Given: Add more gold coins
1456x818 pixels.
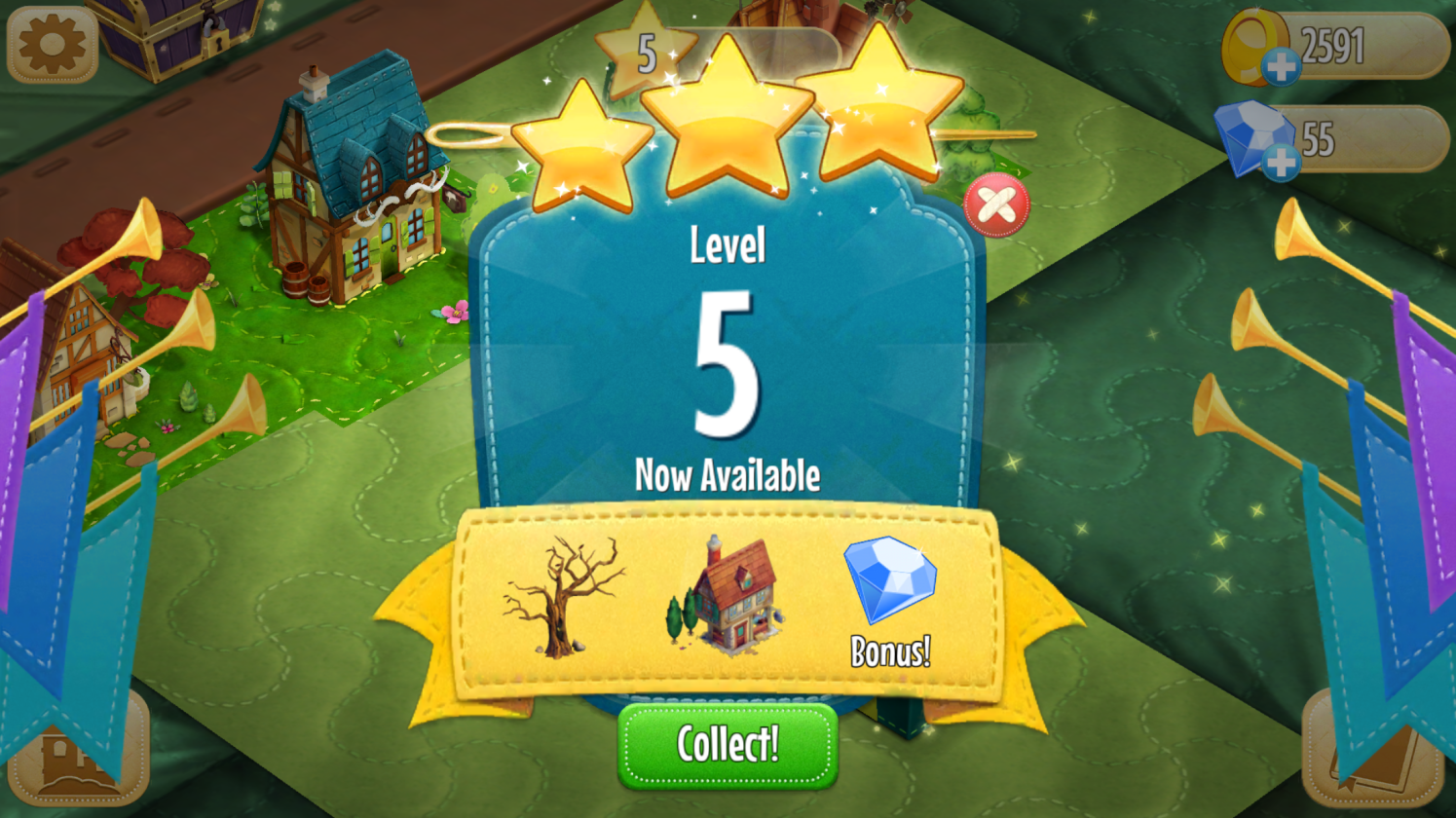Looking at the screenshot, I should 1280,66.
